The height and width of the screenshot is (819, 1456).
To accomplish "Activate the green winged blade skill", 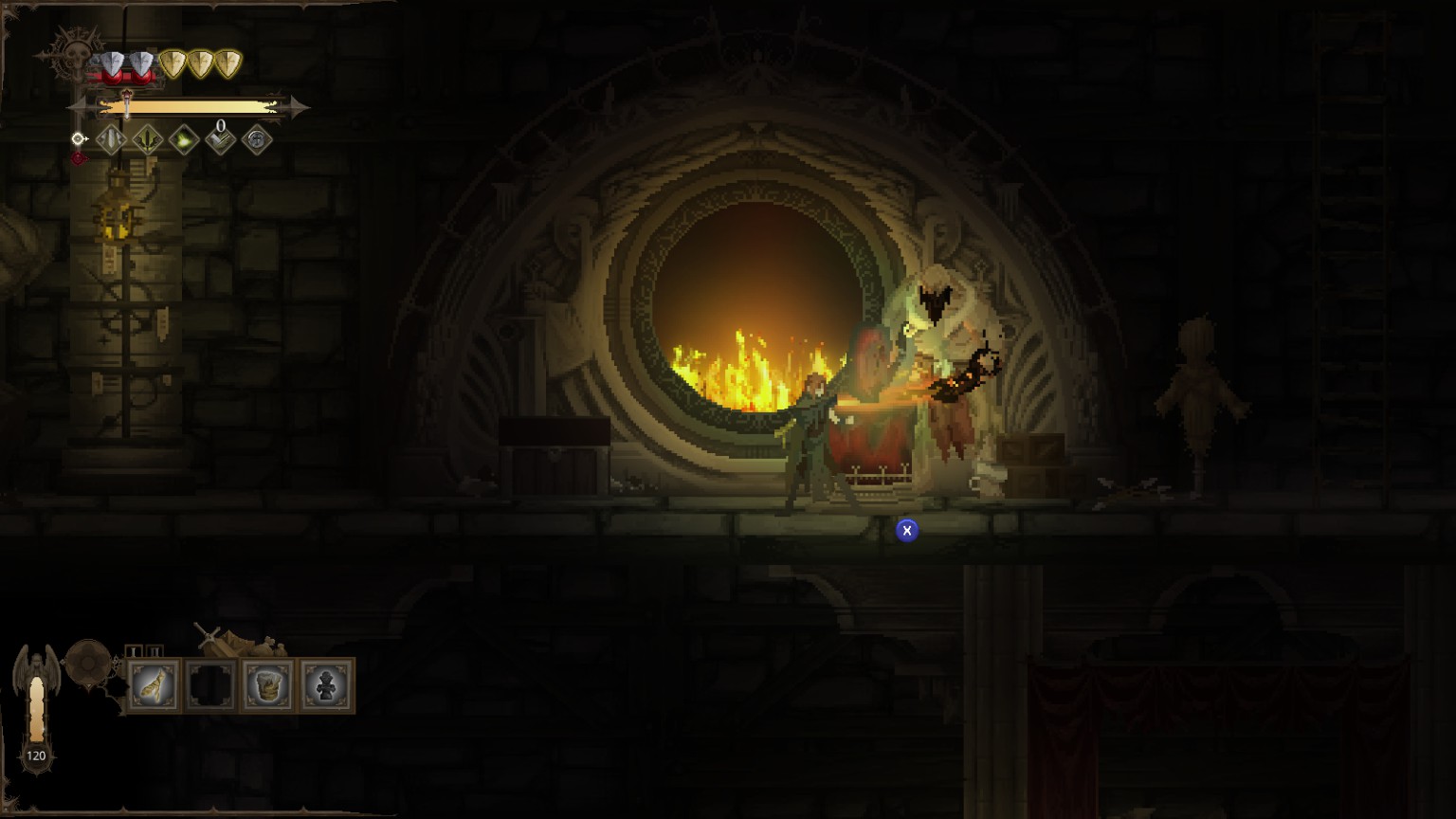I will click(x=147, y=141).
